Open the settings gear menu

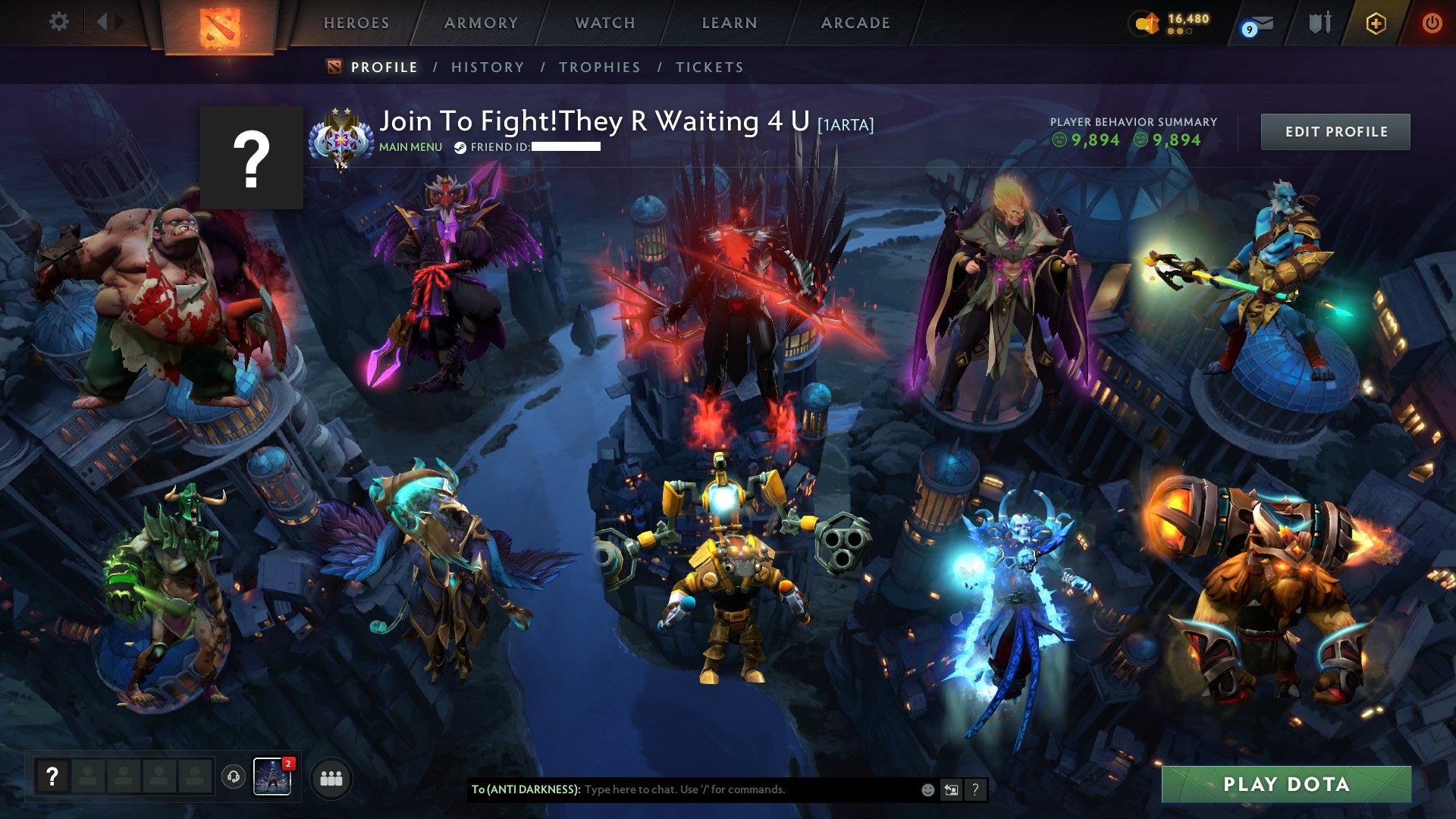[58, 22]
